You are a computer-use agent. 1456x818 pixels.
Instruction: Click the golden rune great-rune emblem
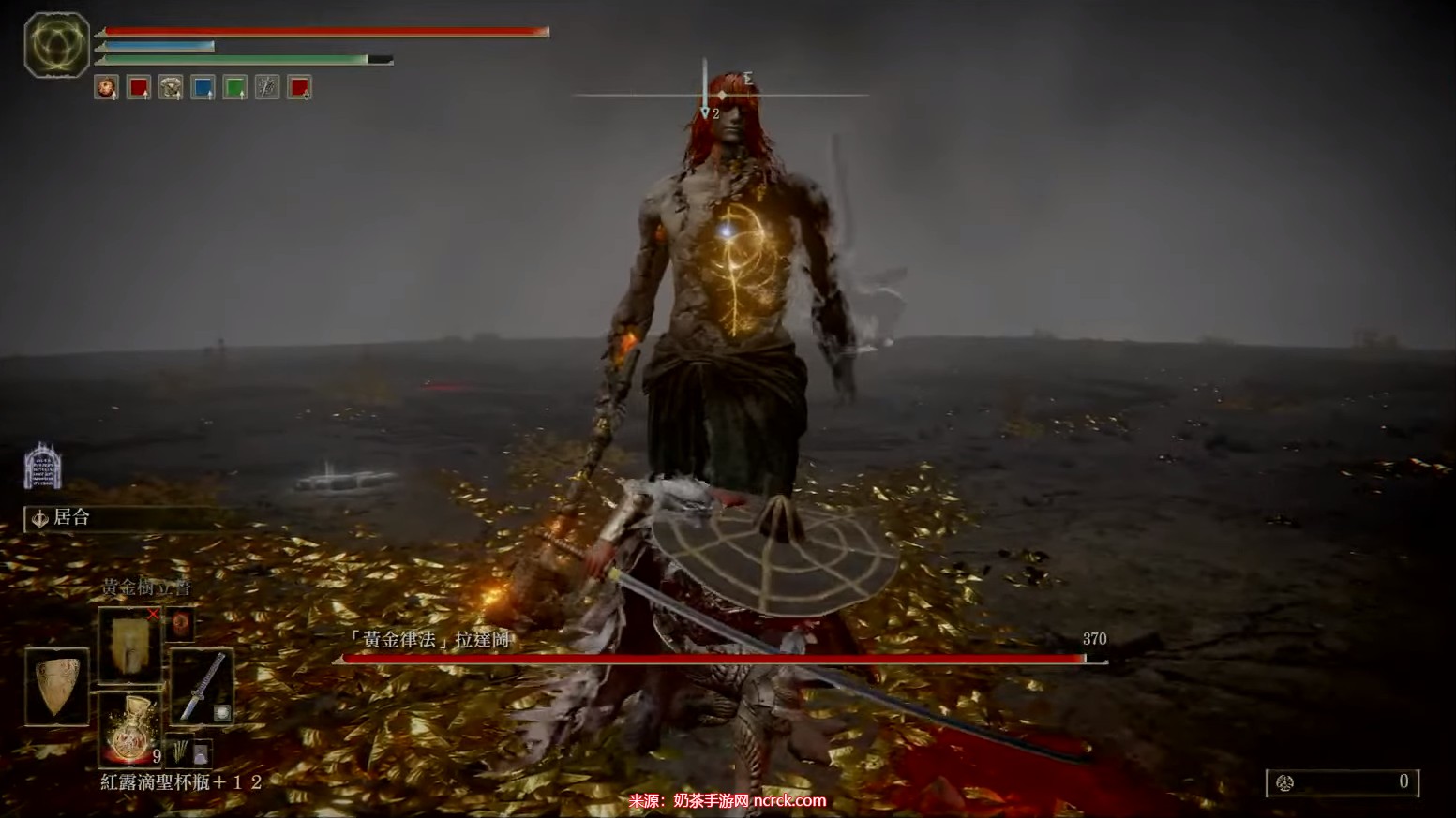point(56,44)
